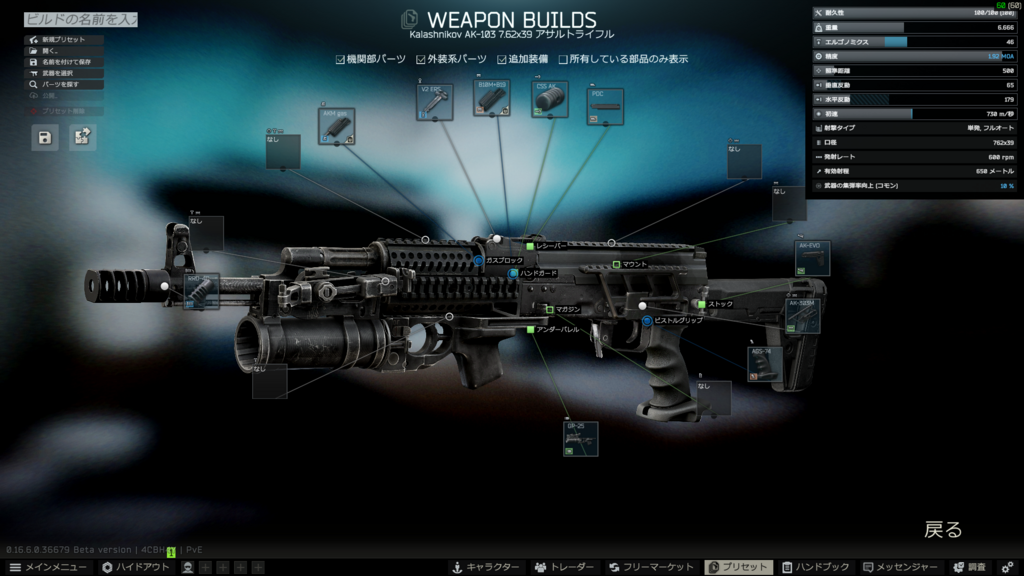Click the build name input field
Image resolution: width=1024 pixels, height=576 pixels.
coord(80,19)
